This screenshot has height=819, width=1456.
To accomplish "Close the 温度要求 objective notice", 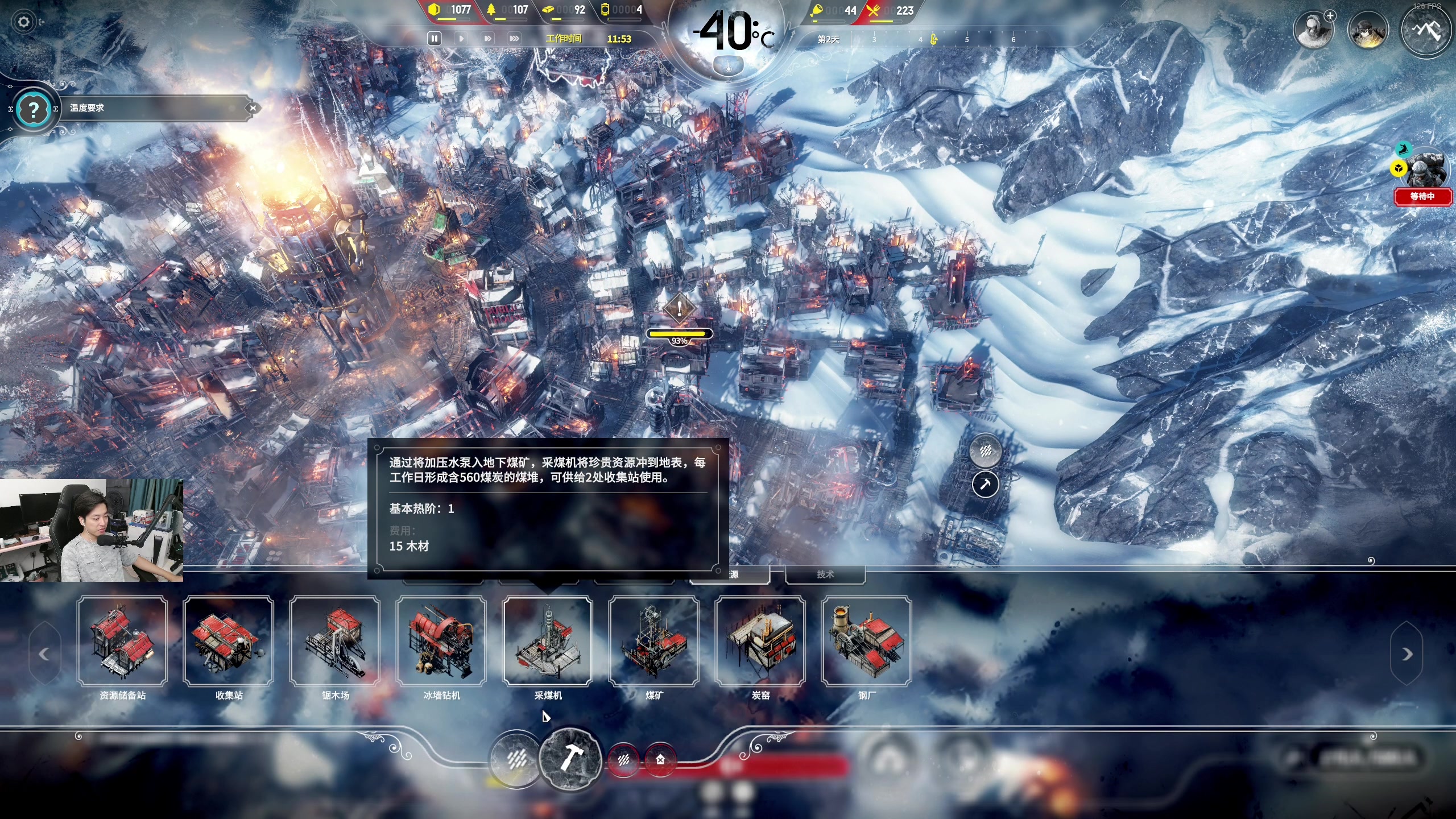I will click(253, 108).
